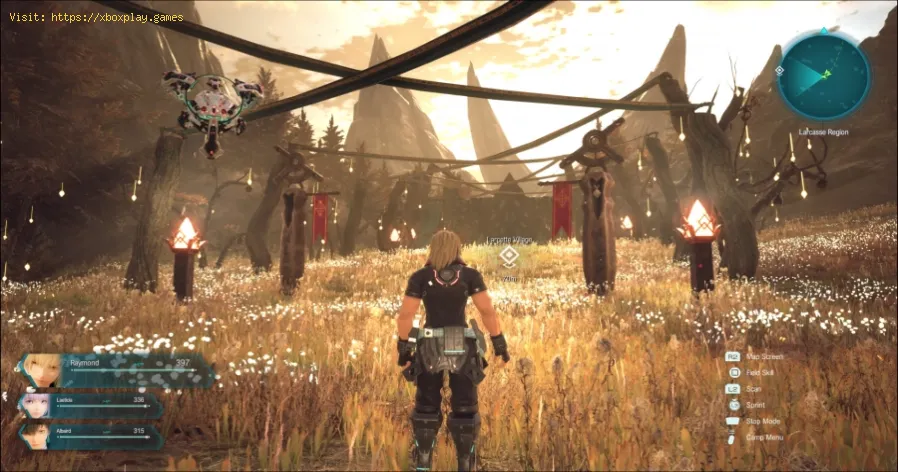This screenshot has width=898, height=472.
Task: Select Laeticia's party portrait
Action: [x=37, y=405]
